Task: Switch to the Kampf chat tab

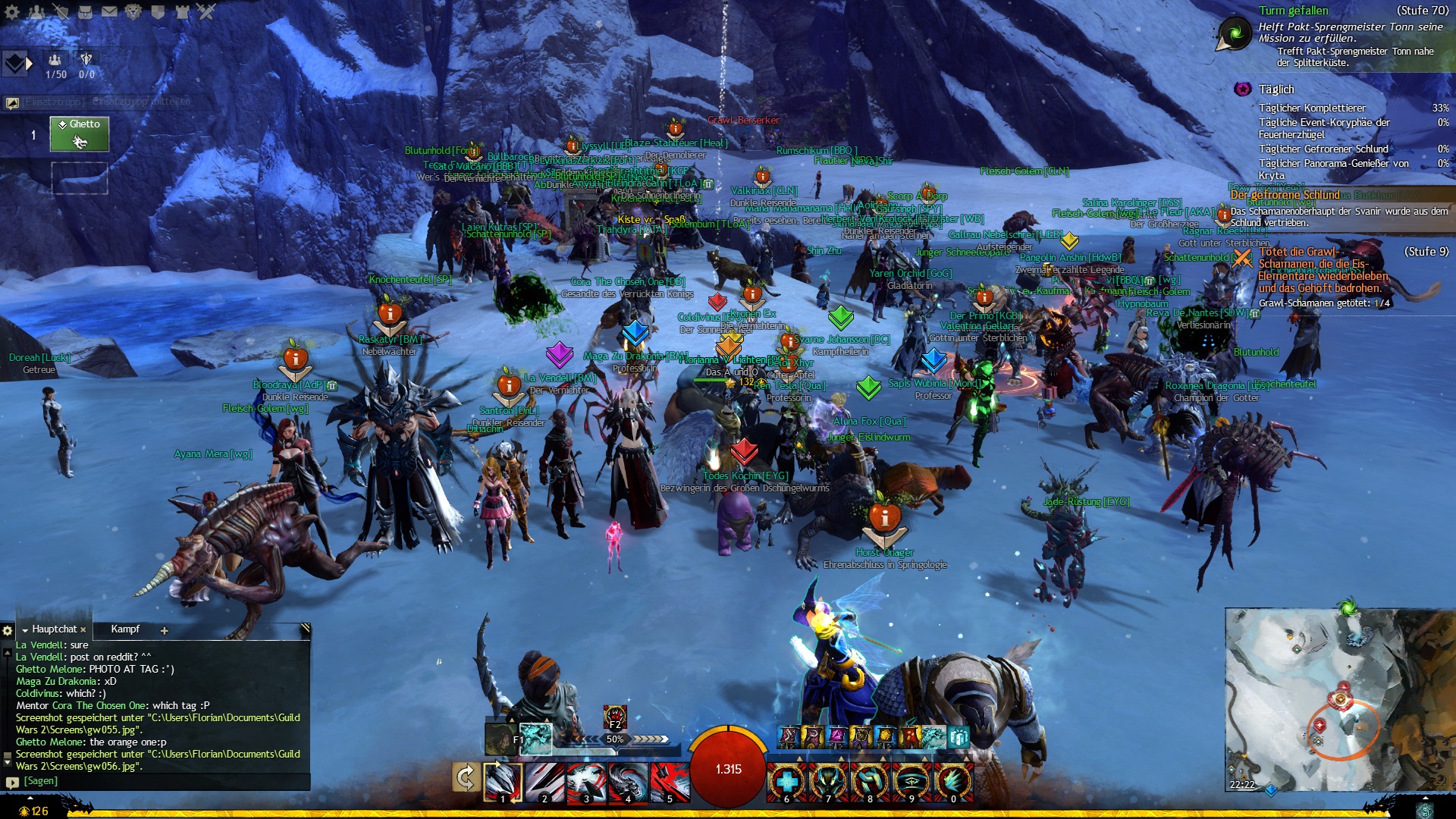Action: pyautogui.click(x=125, y=629)
